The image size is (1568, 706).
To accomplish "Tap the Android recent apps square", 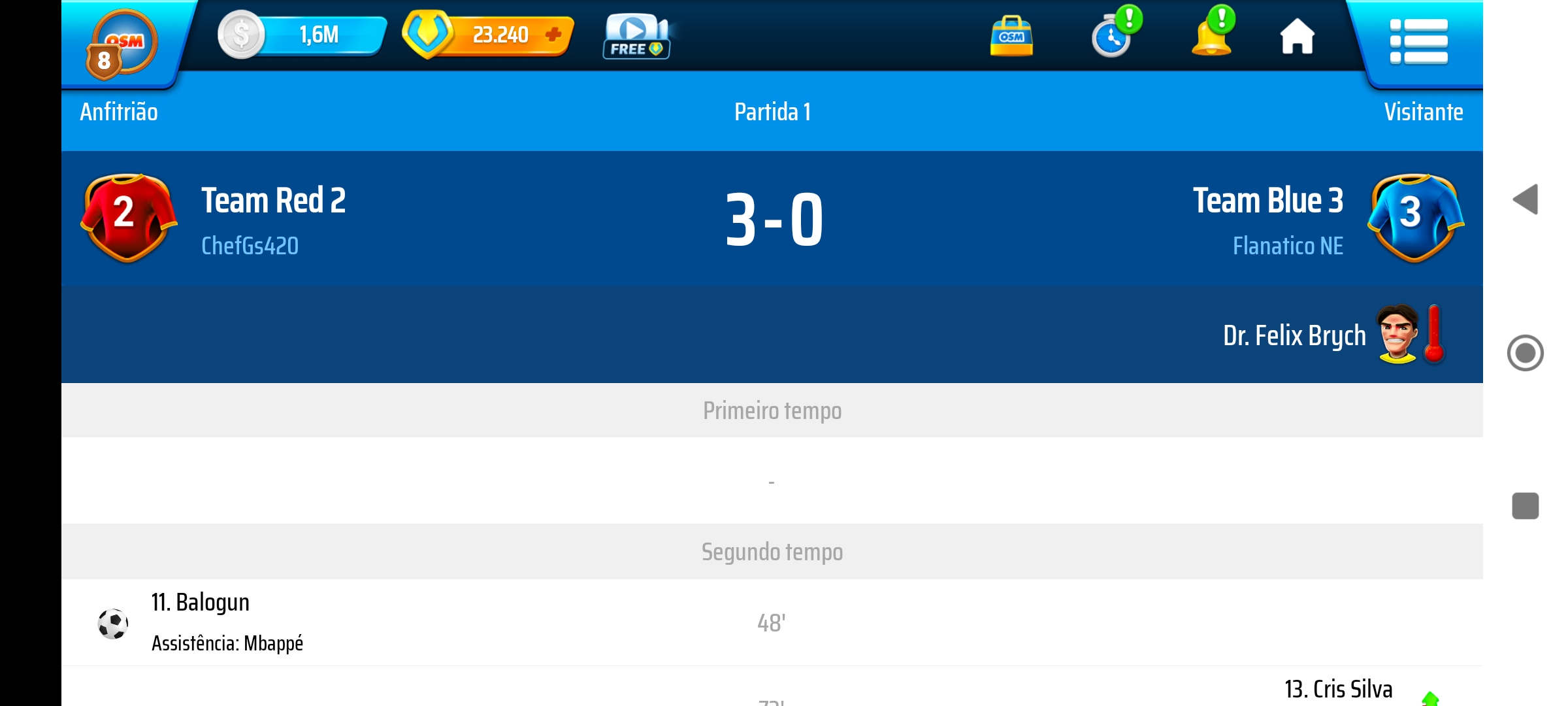I will (1525, 506).
